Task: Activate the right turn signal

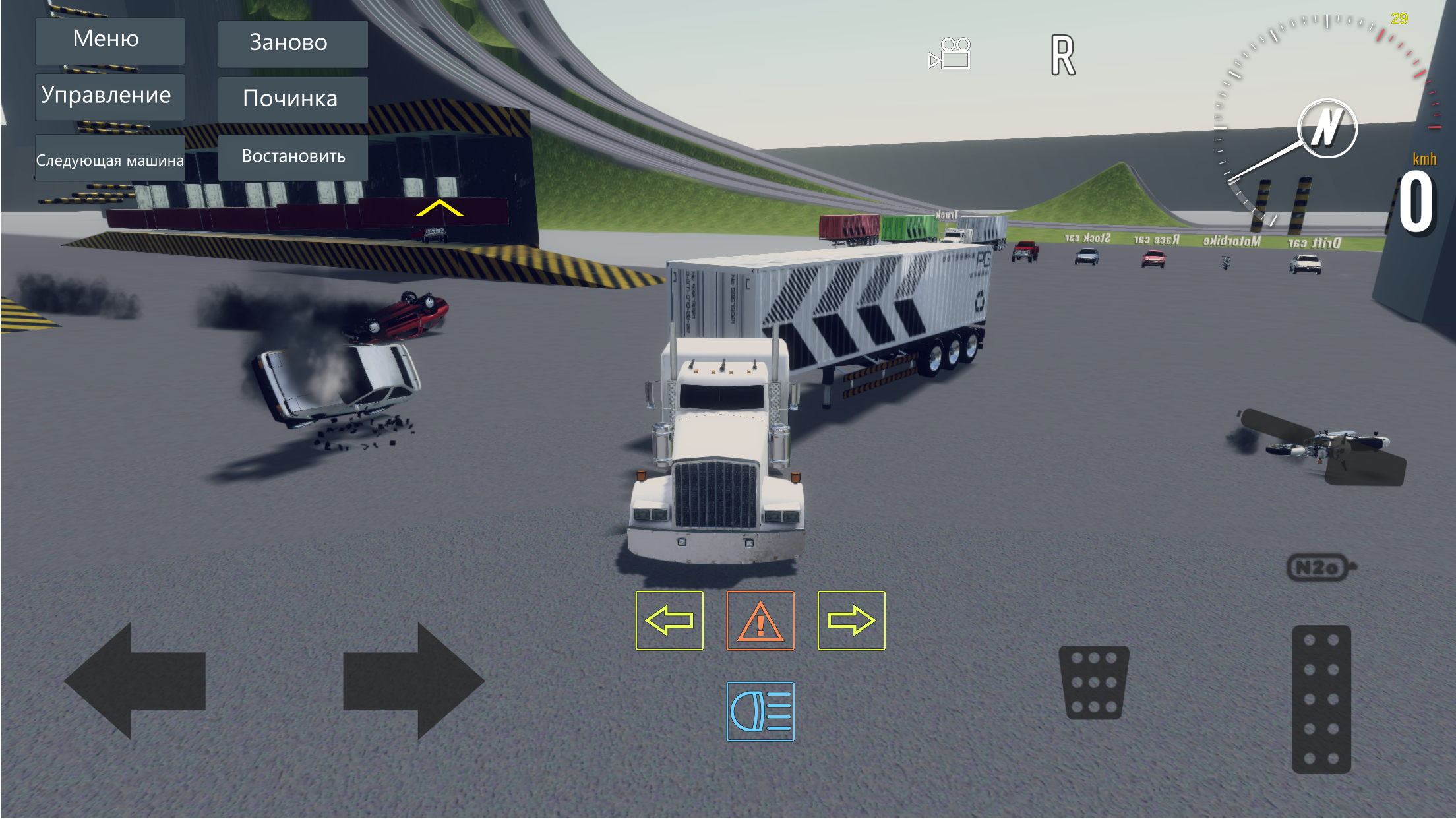Action: (x=851, y=620)
